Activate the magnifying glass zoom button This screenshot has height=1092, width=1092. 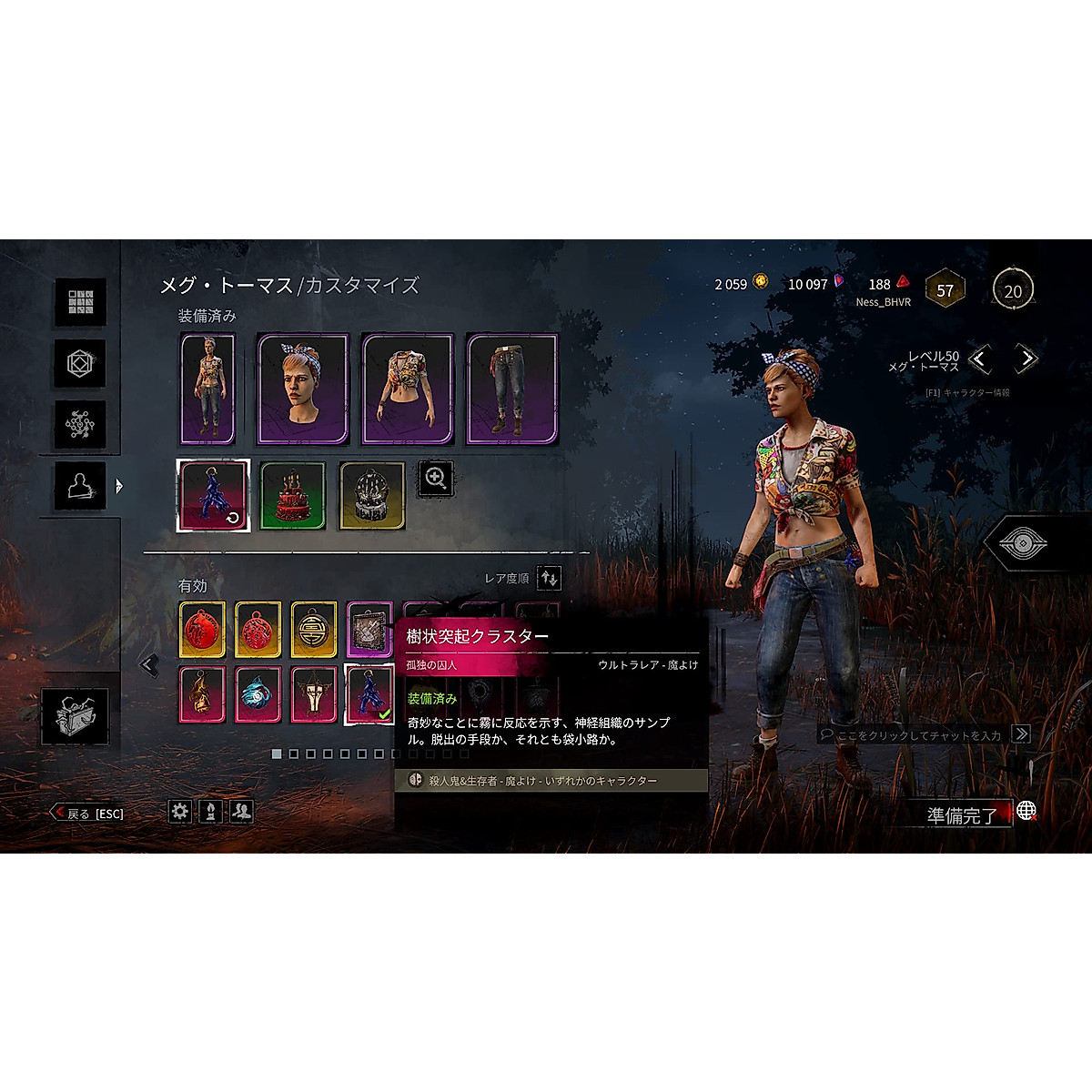[436, 479]
